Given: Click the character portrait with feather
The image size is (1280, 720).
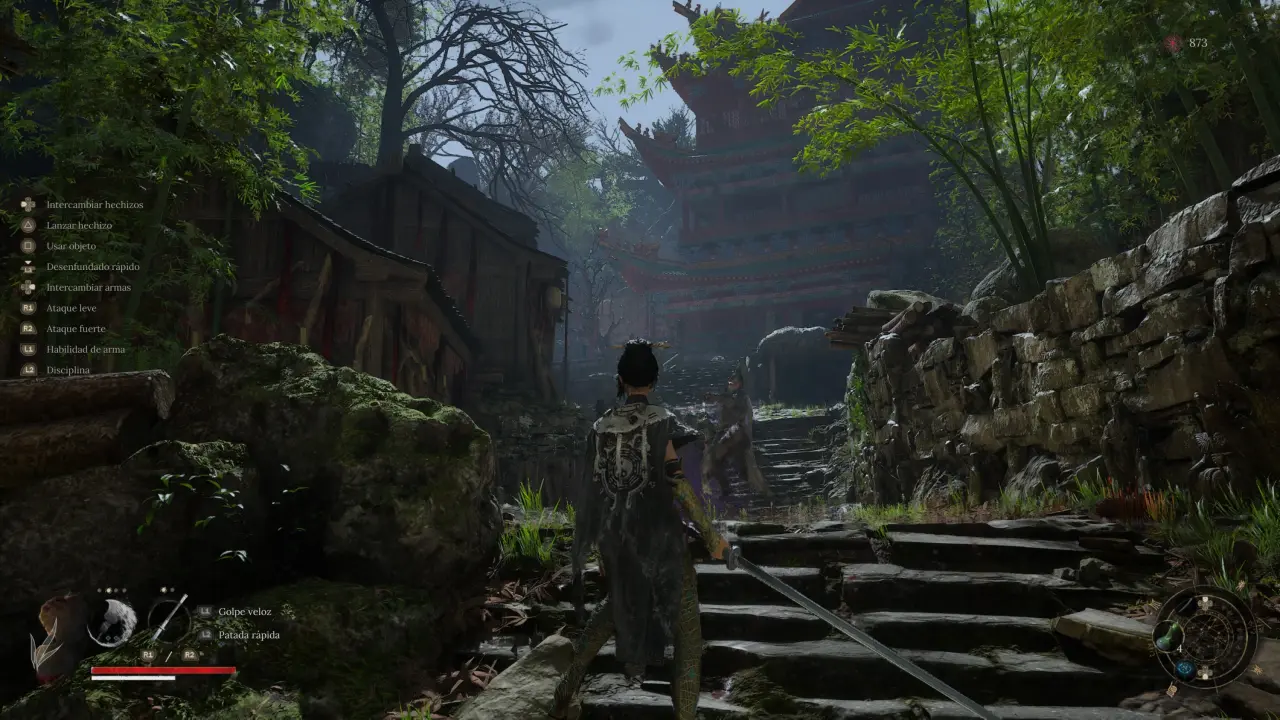Looking at the screenshot, I should (x=60, y=630).
